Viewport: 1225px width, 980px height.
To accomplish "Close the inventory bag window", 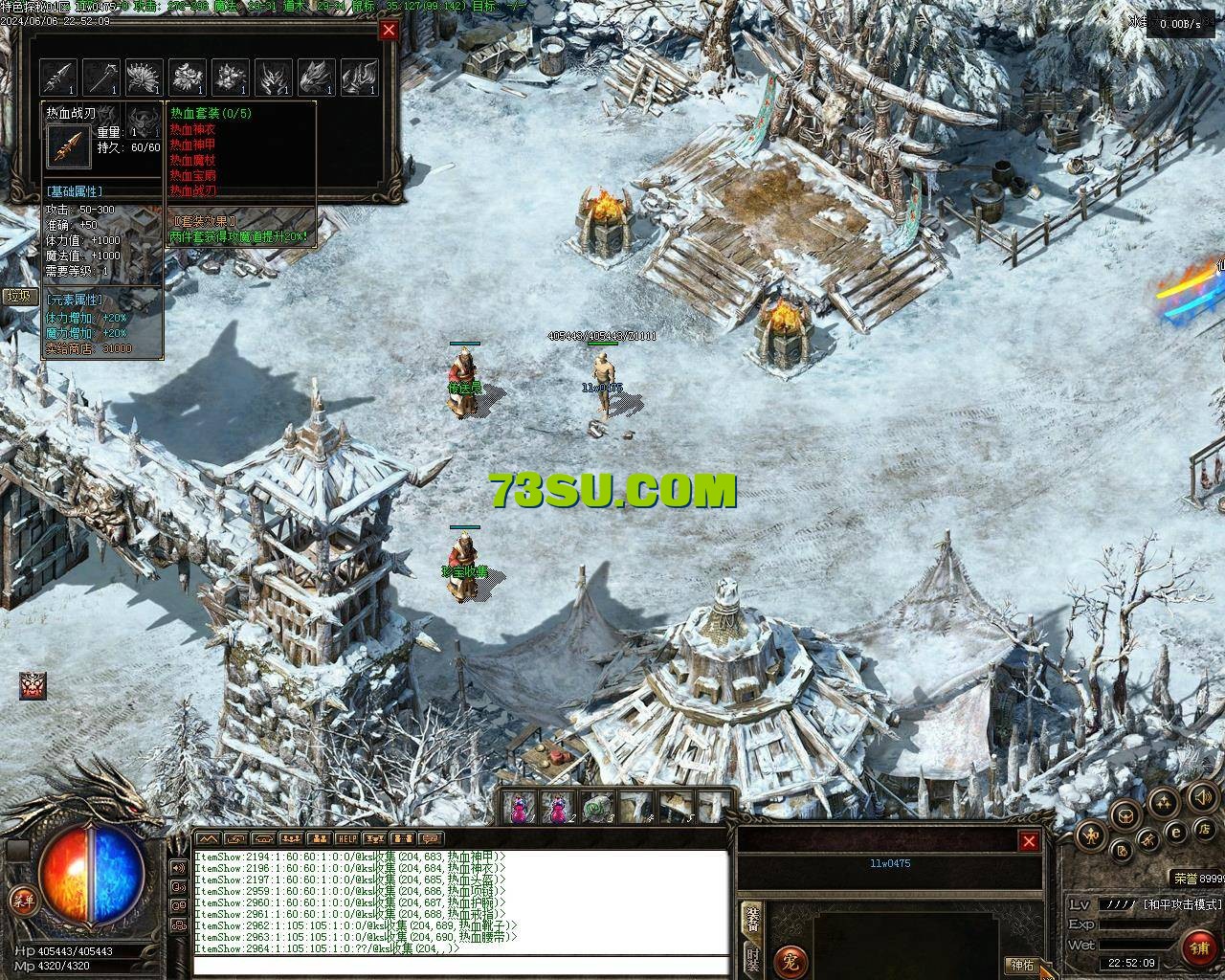I will click(x=389, y=30).
